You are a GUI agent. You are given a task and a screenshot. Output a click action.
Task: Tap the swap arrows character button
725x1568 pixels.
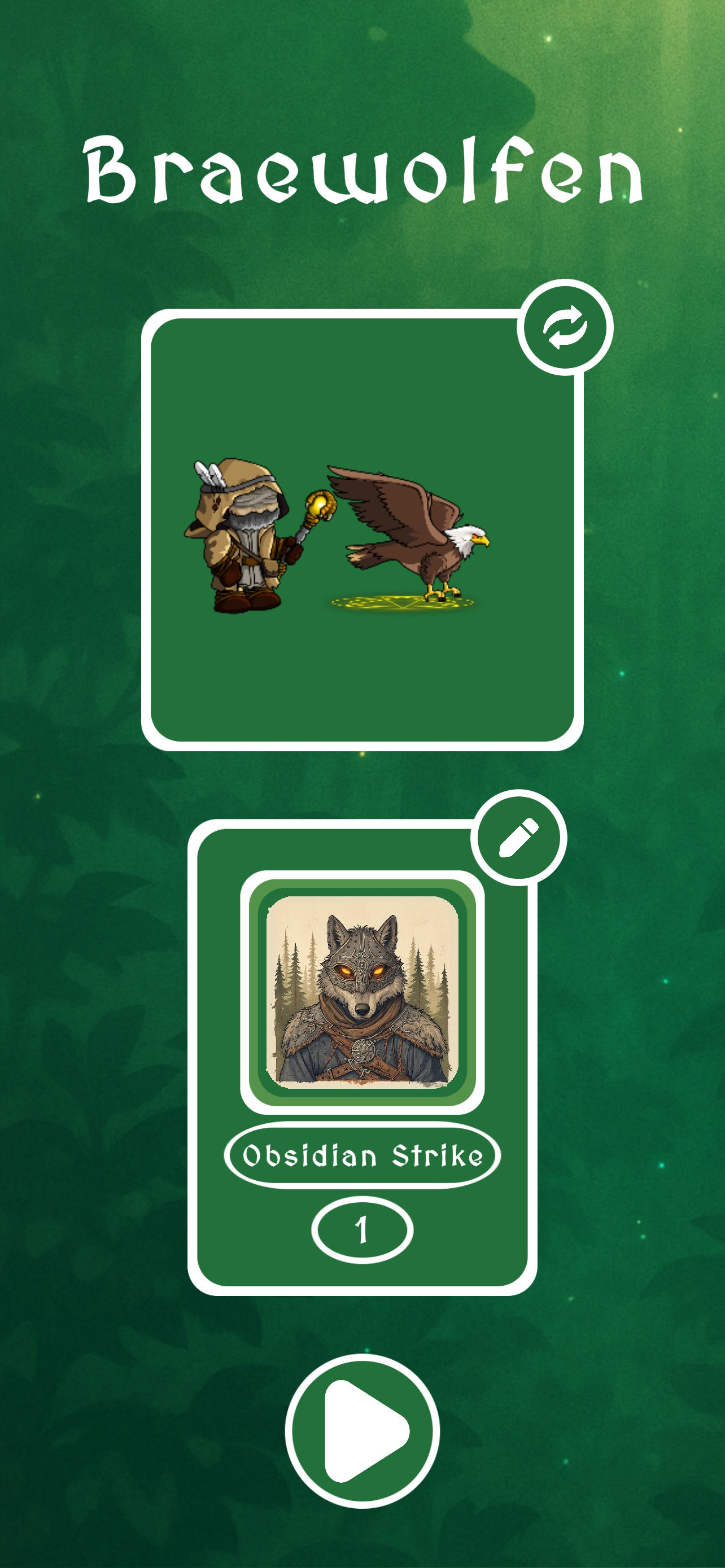(565, 327)
